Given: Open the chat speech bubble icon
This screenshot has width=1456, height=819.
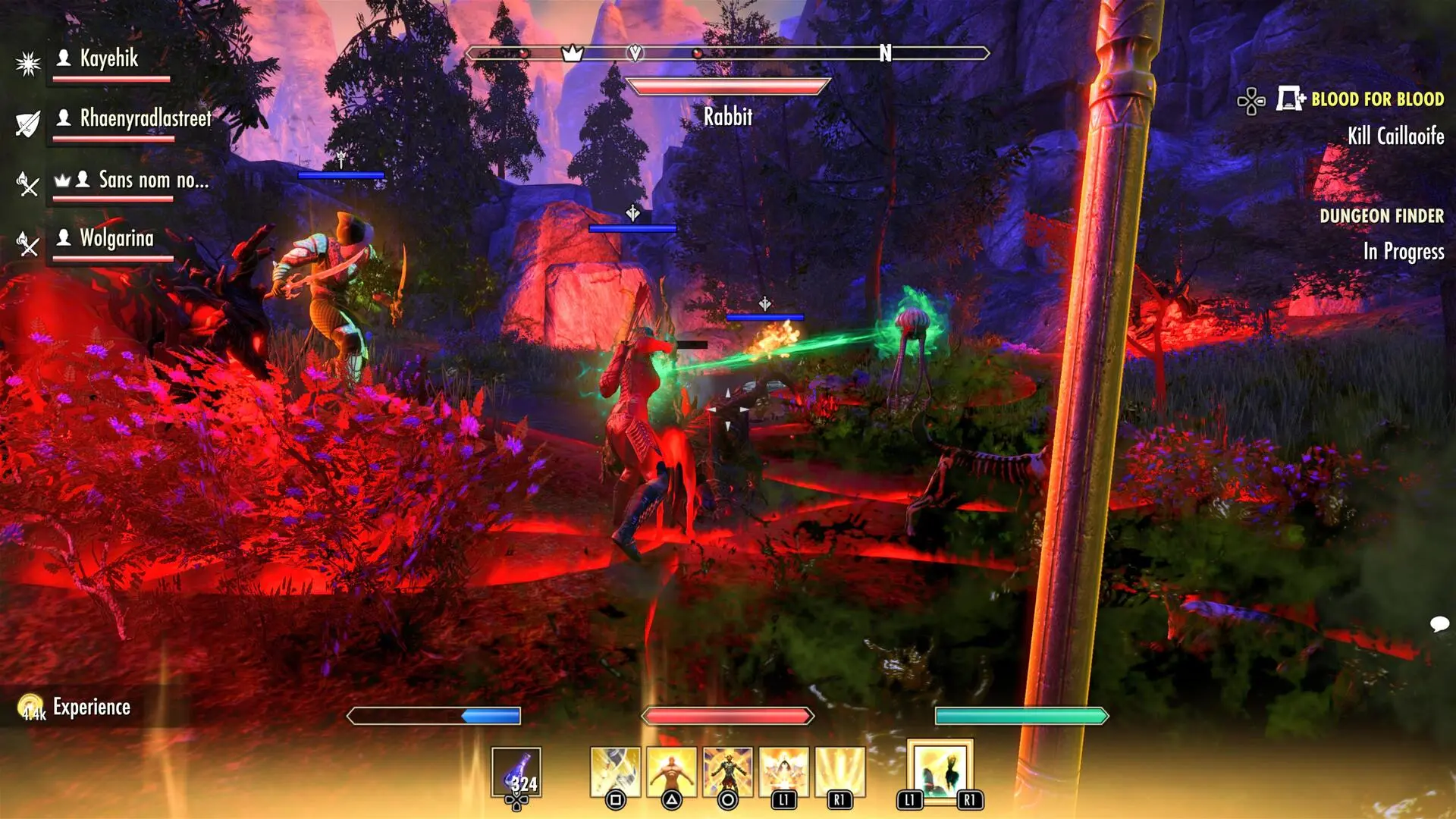Looking at the screenshot, I should (x=1439, y=624).
